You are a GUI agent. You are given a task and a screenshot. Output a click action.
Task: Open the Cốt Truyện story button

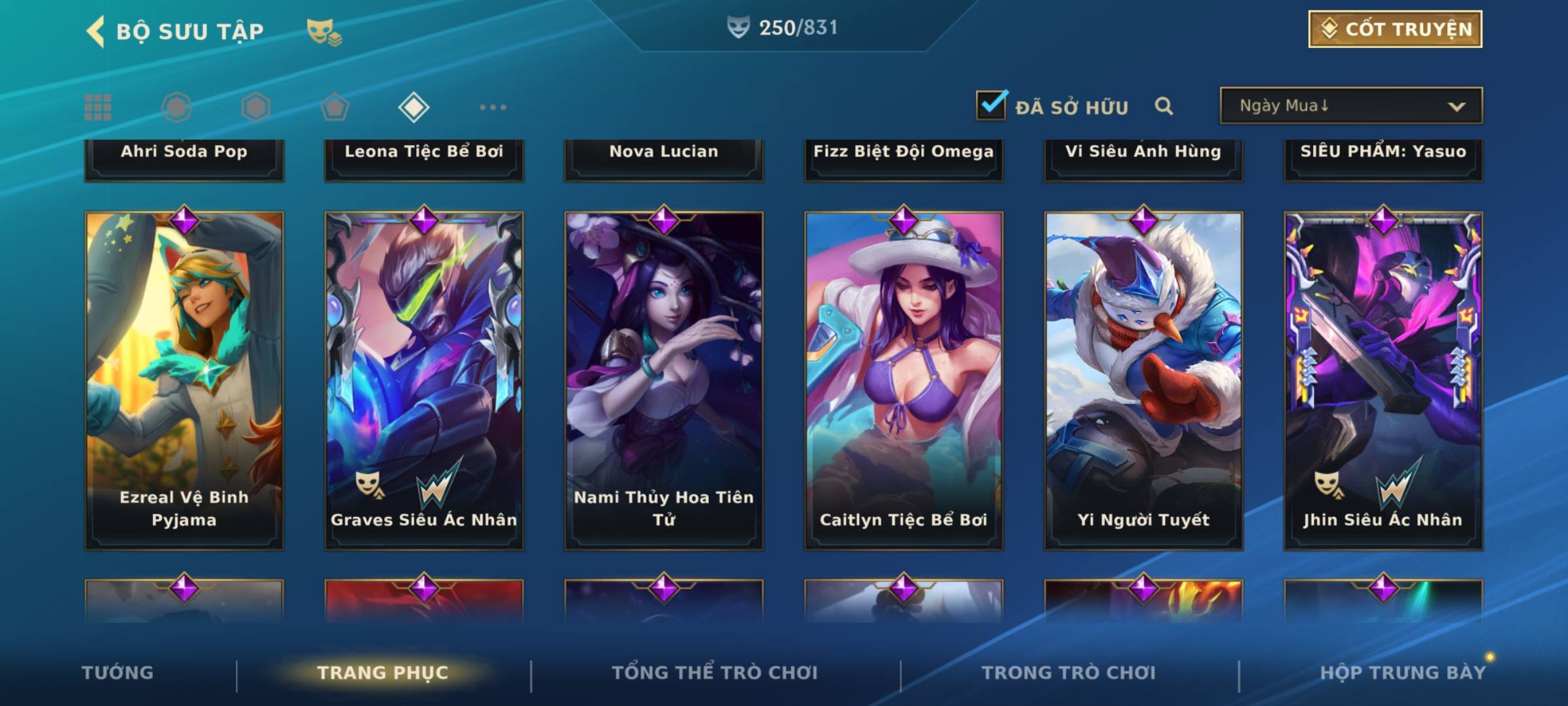tap(1394, 29)
